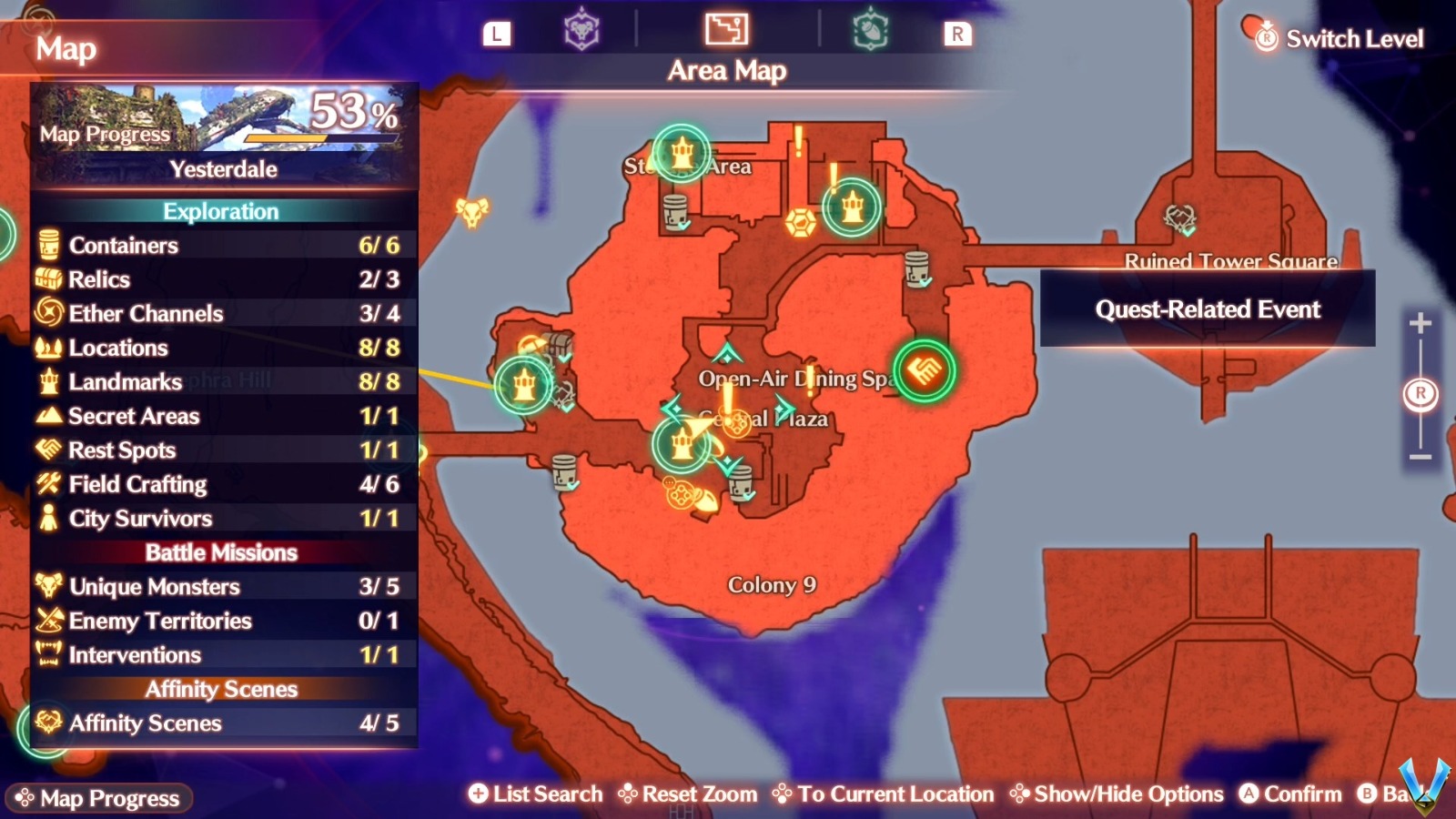
Task: Select the Rest Spots handshake icon
Action: point(47,450)
